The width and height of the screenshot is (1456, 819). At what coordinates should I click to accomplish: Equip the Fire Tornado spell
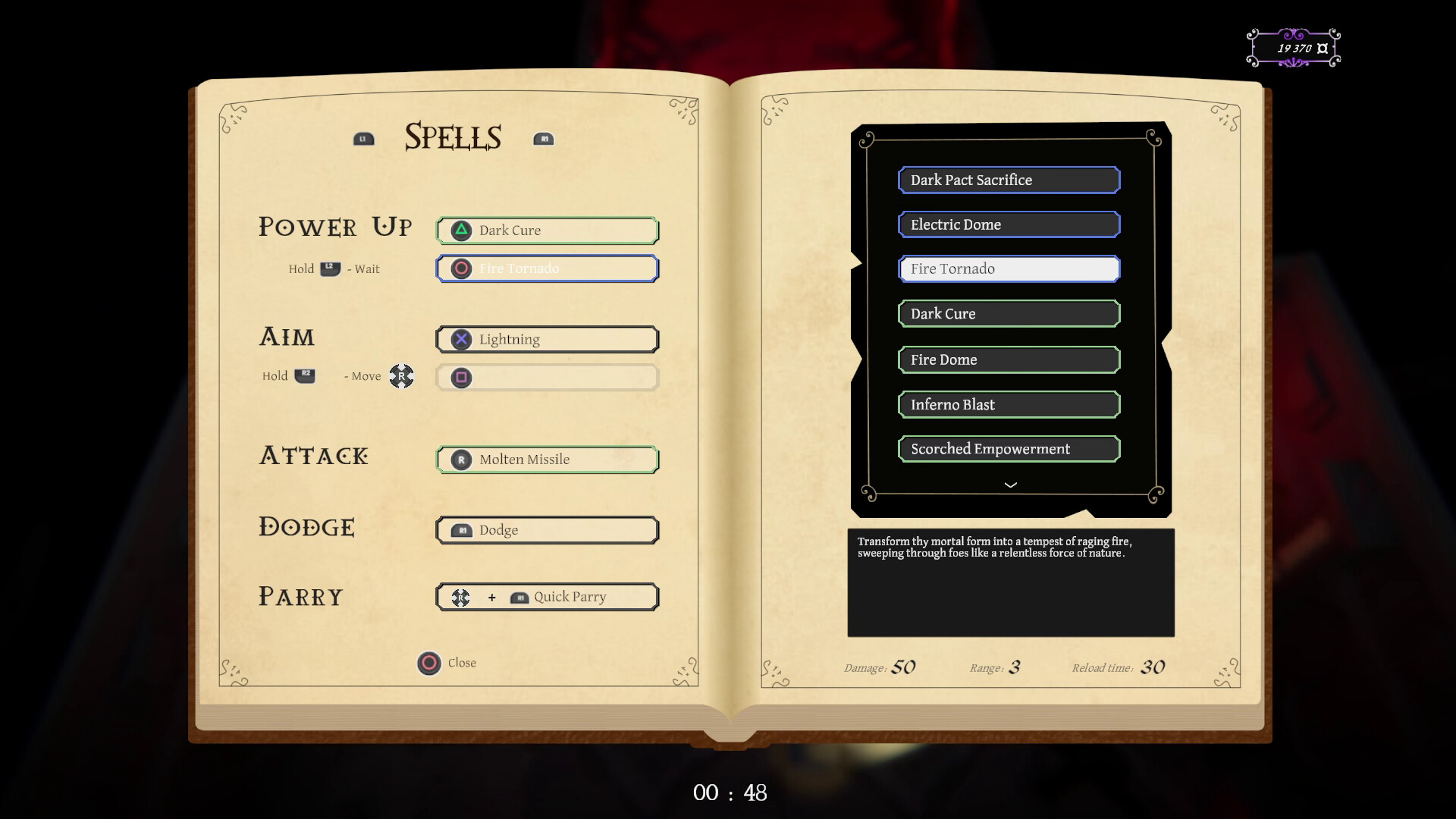tap(1009, 268)
